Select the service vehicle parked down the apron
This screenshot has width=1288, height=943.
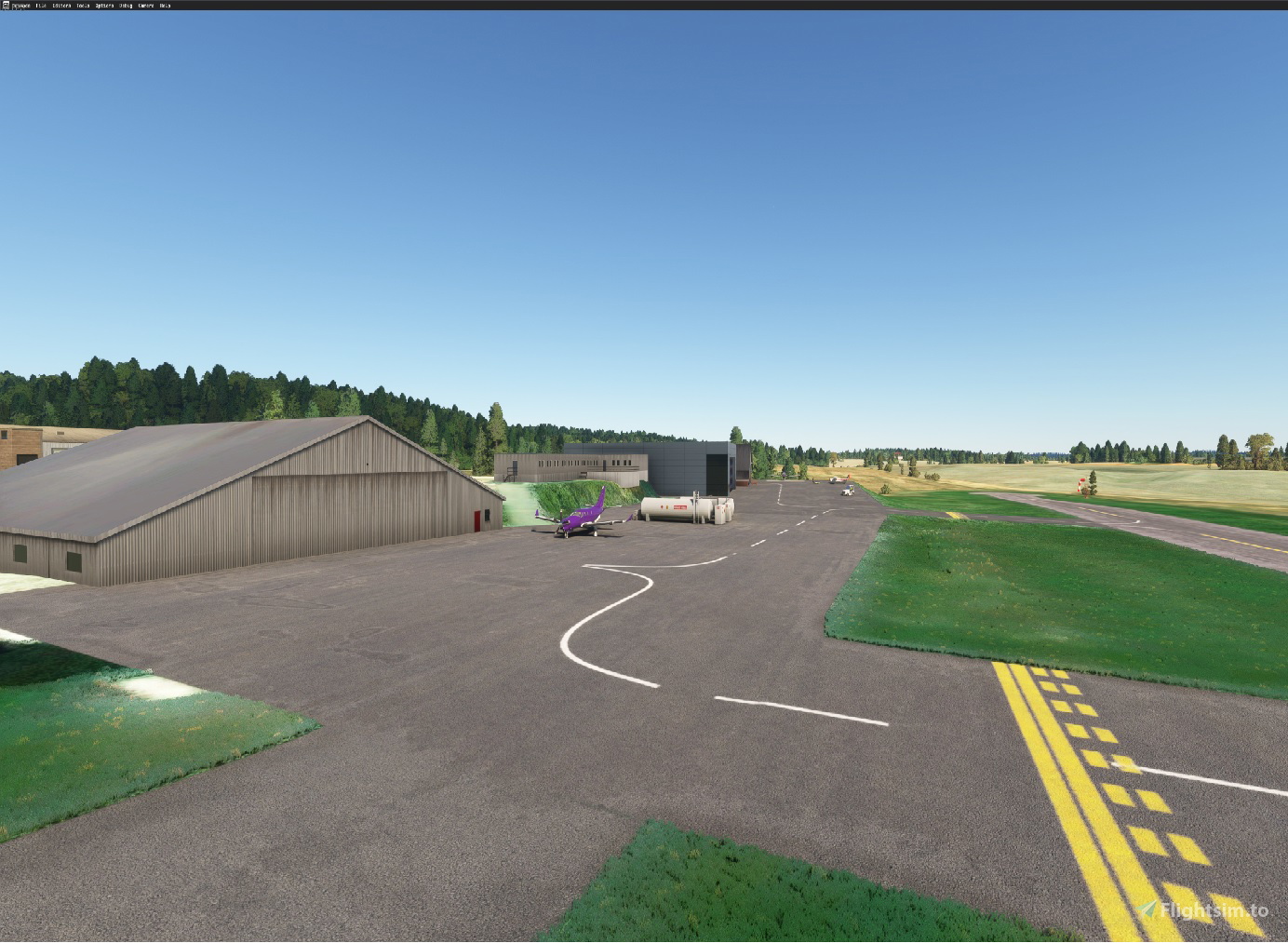click(849, 488)
